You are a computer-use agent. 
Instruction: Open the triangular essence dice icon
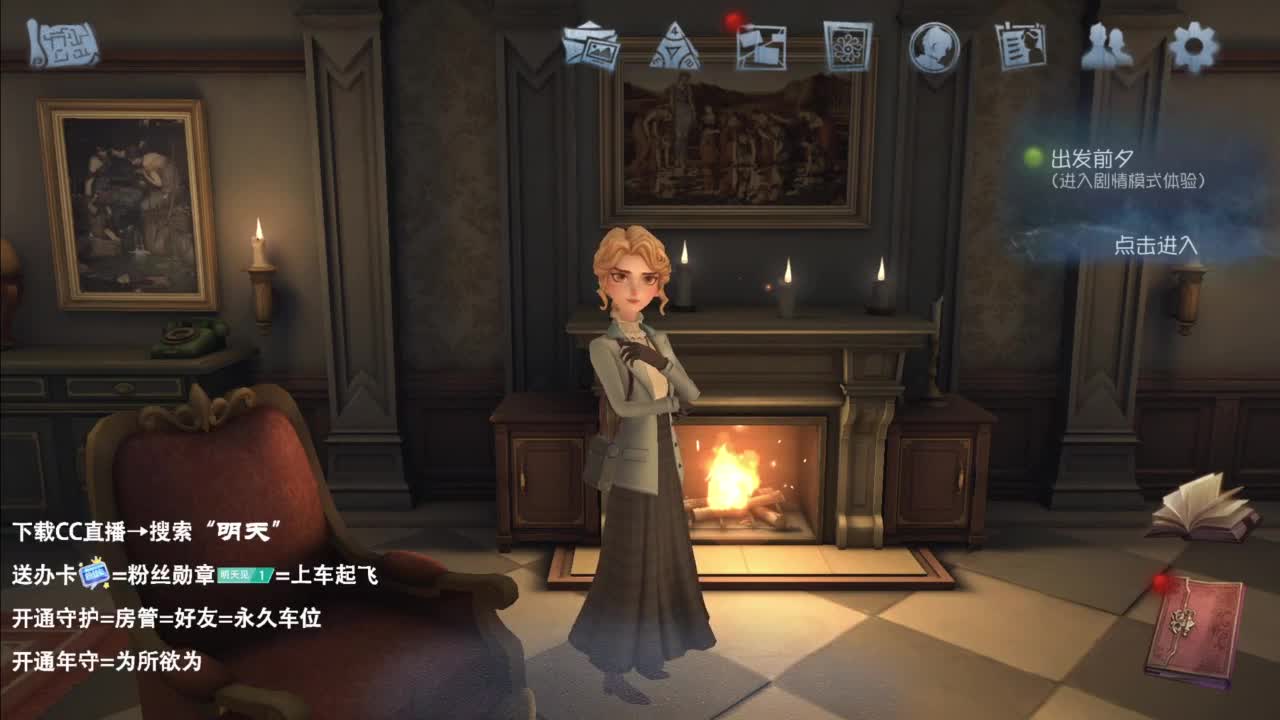point(675,46)
